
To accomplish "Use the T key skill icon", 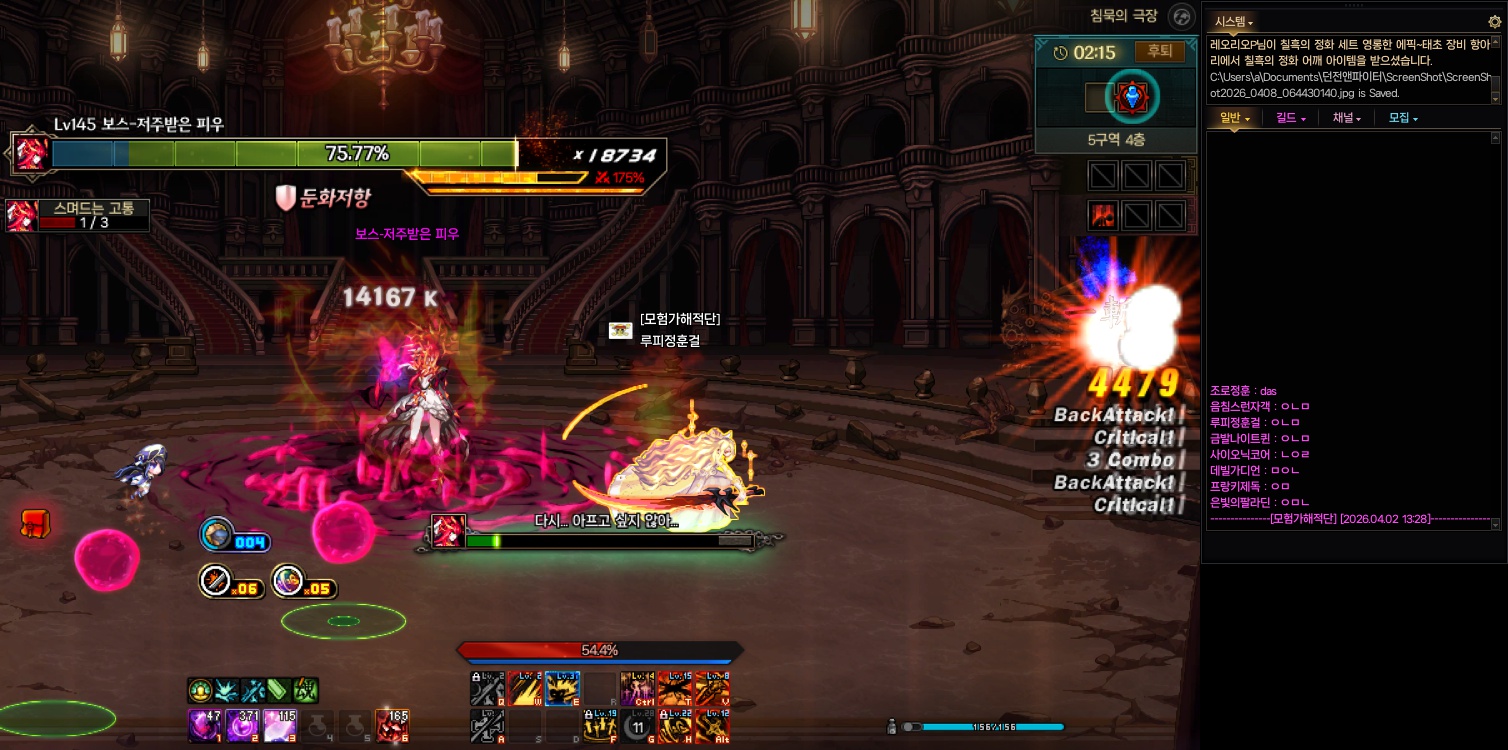I will pyautogui.click(x=675, y=689).
